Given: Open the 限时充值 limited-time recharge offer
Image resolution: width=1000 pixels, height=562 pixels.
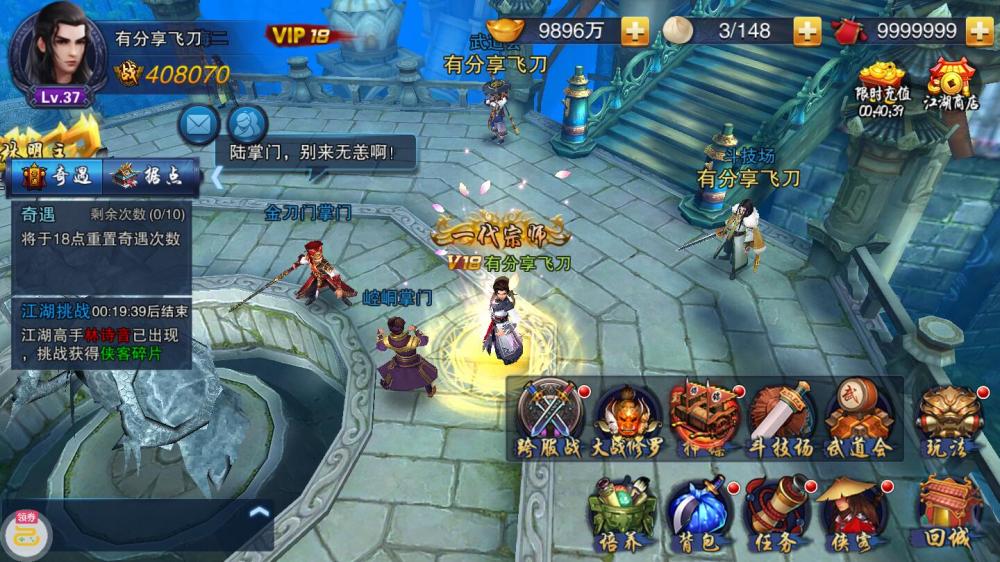Looking at the screenshot, I should 882,84.
